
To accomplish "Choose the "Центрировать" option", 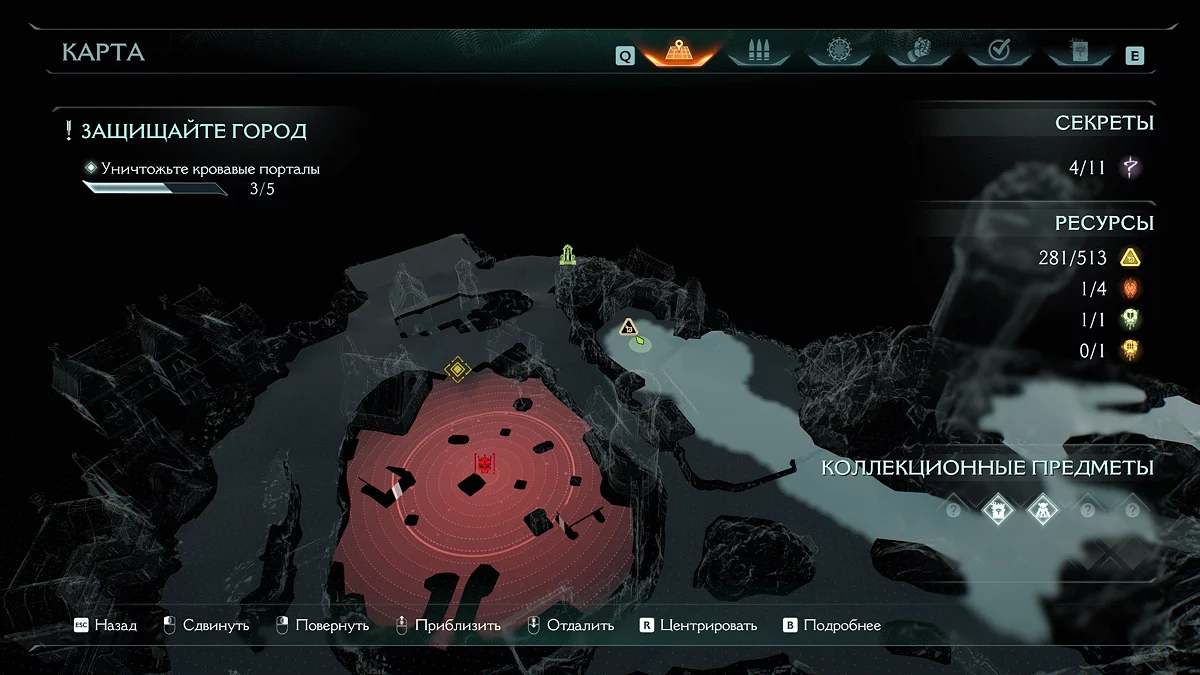I will [x=698, y=625].
